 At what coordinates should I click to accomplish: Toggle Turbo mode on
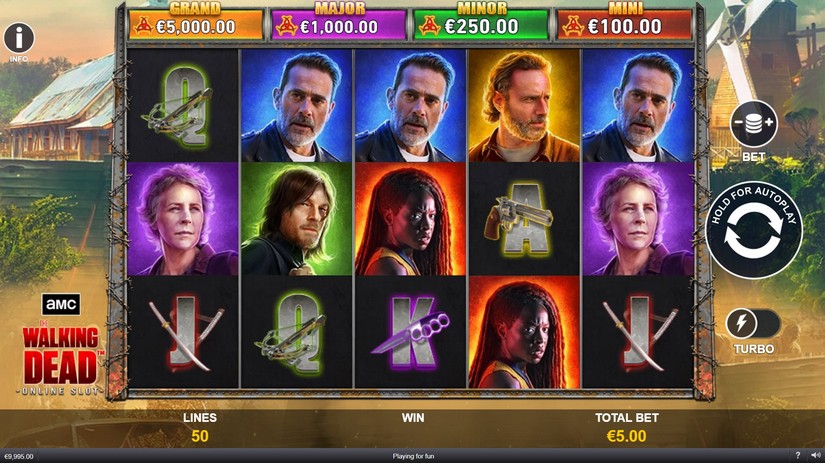[752, 324]
